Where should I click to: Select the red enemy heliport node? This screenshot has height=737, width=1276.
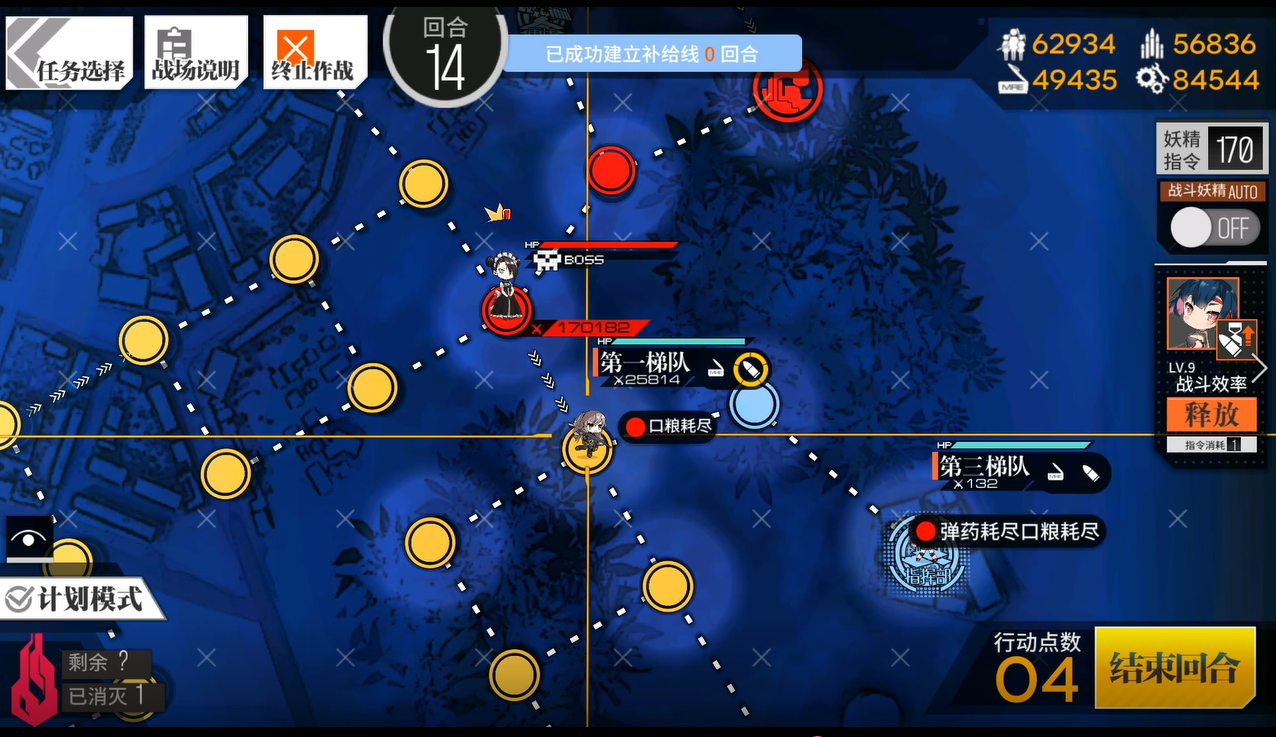(x=788, y=90)
